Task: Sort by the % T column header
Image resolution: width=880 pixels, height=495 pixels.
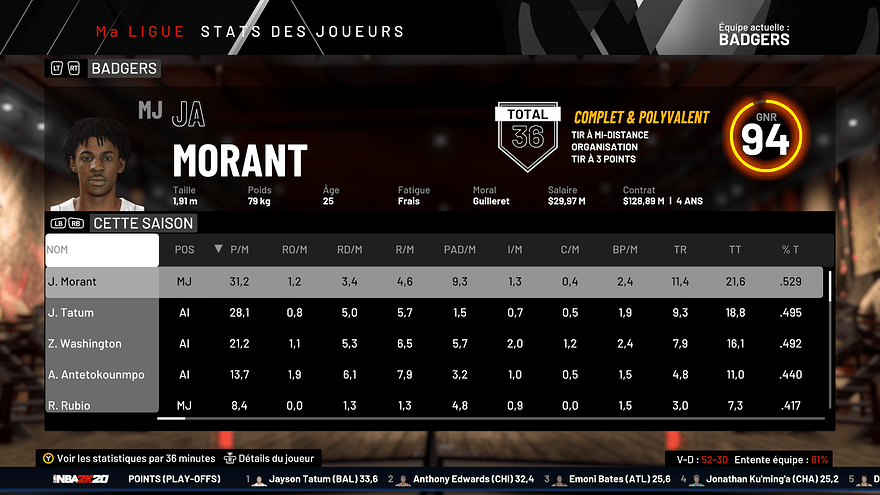Action: click(790, 249)
